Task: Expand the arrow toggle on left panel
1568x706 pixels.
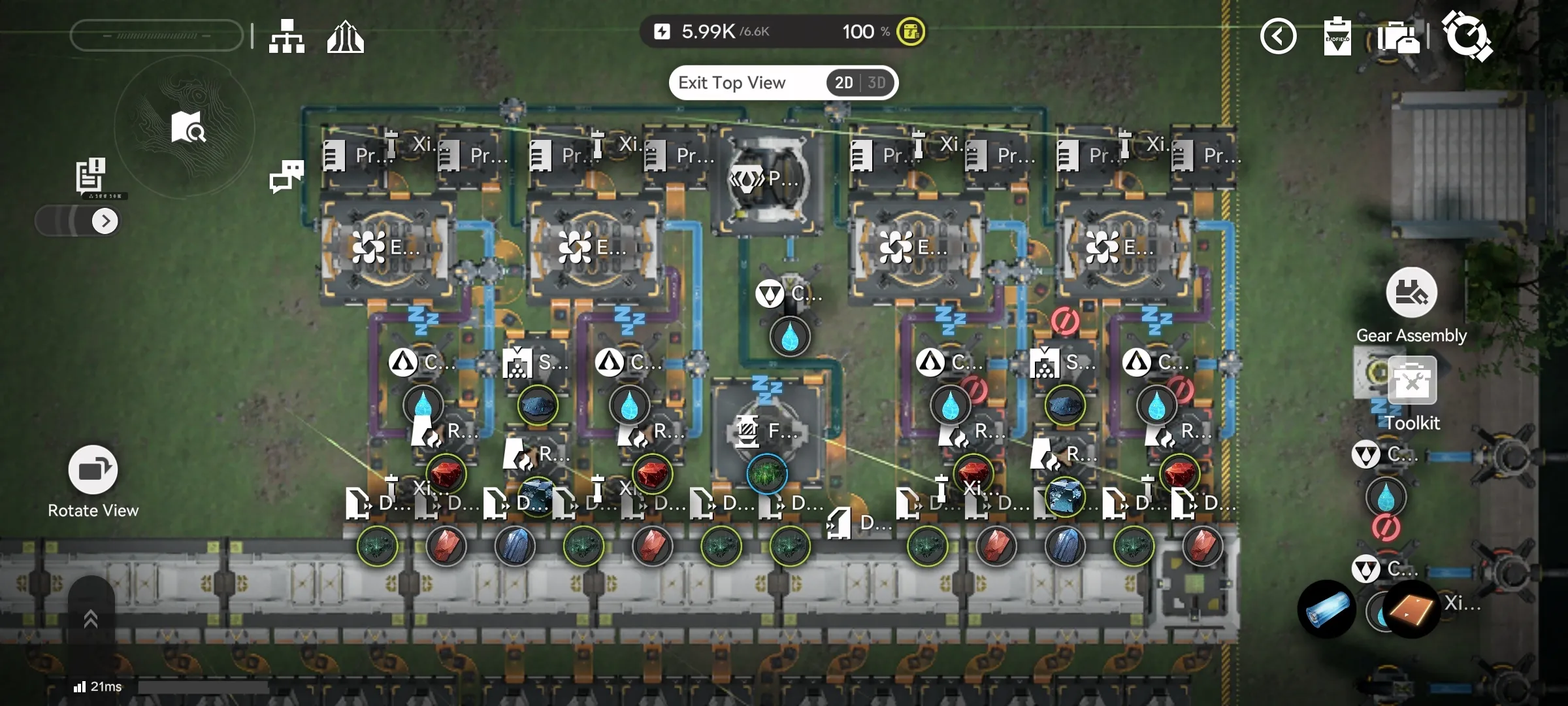Action: (105, 221)
